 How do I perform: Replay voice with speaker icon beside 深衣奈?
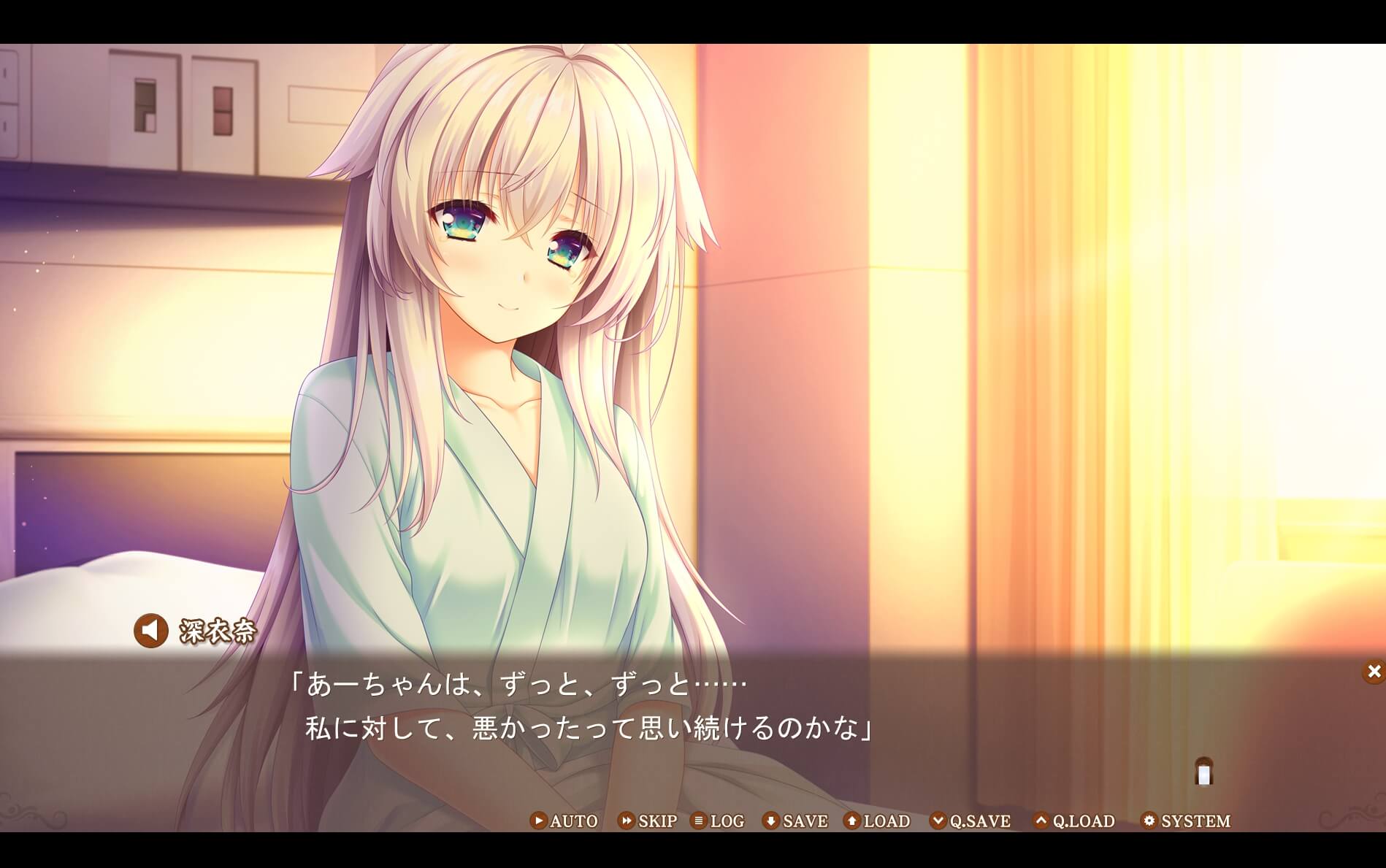point(150,629)
